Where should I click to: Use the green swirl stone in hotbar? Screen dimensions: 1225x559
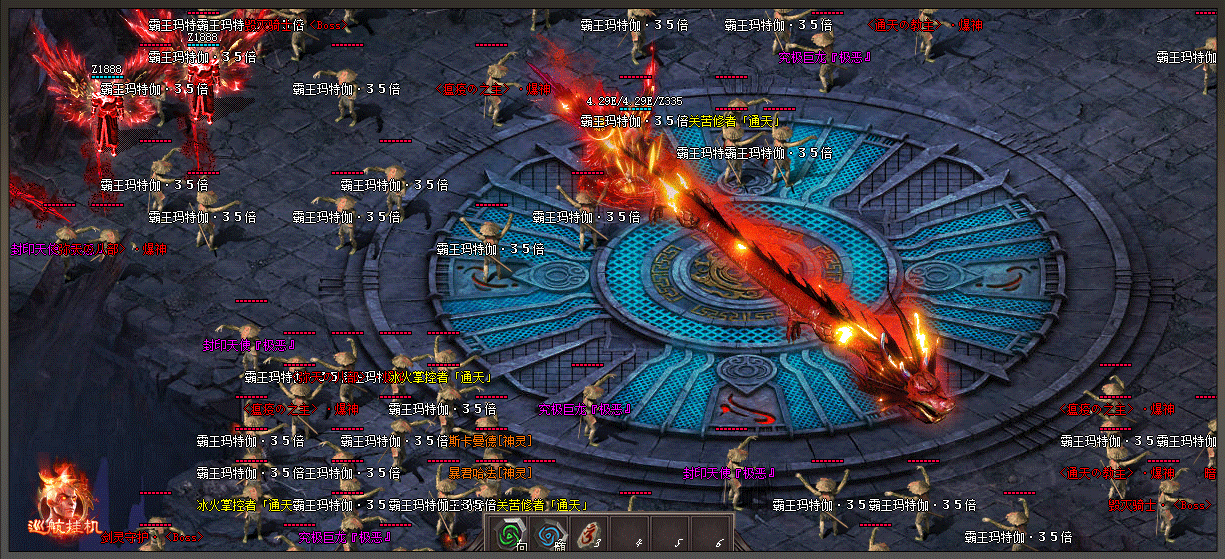(508, 535)
